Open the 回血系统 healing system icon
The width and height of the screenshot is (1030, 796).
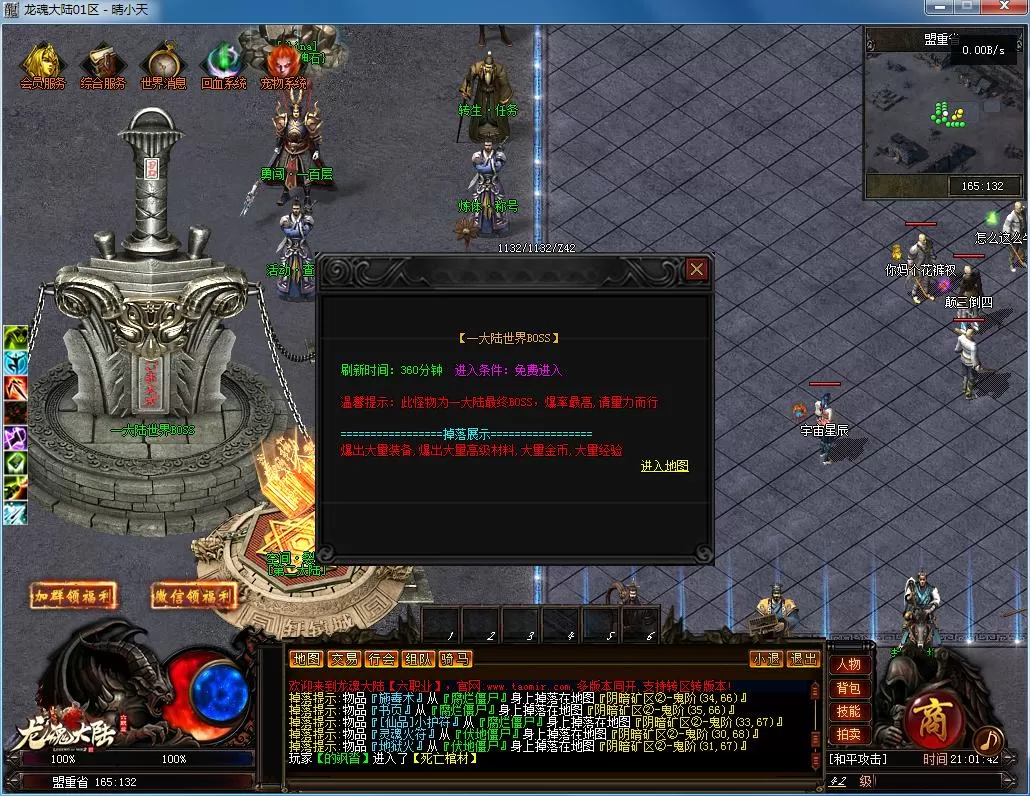click(x=222, y=63)
